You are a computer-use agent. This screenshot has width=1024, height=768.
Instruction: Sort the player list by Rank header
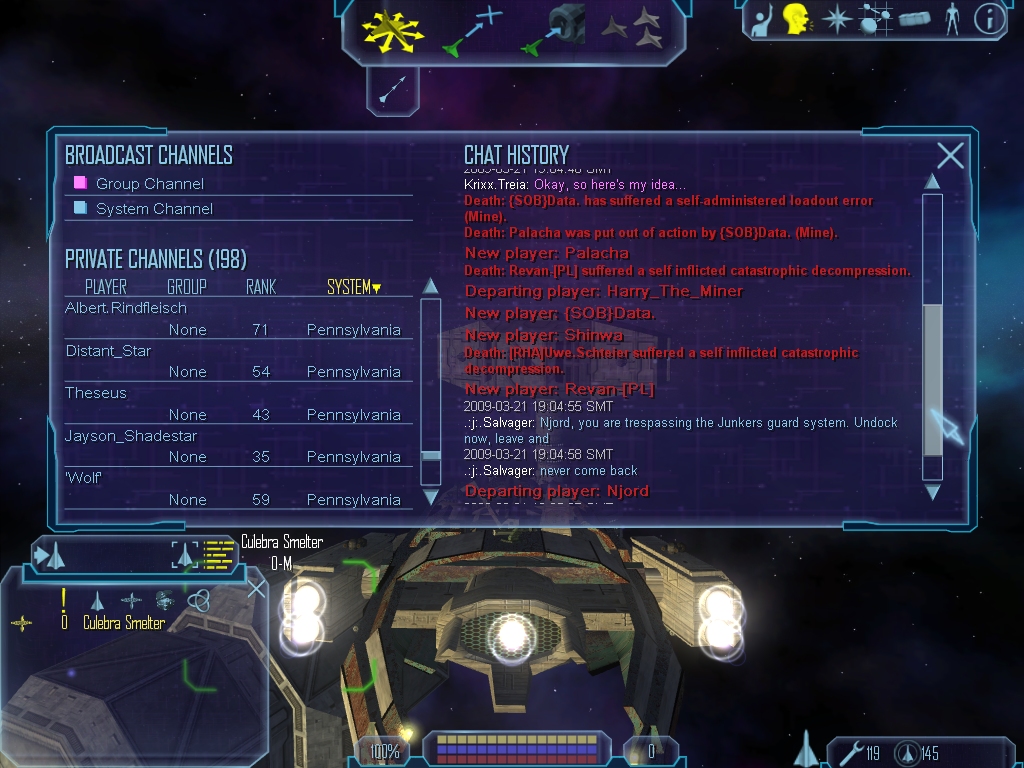261,288
